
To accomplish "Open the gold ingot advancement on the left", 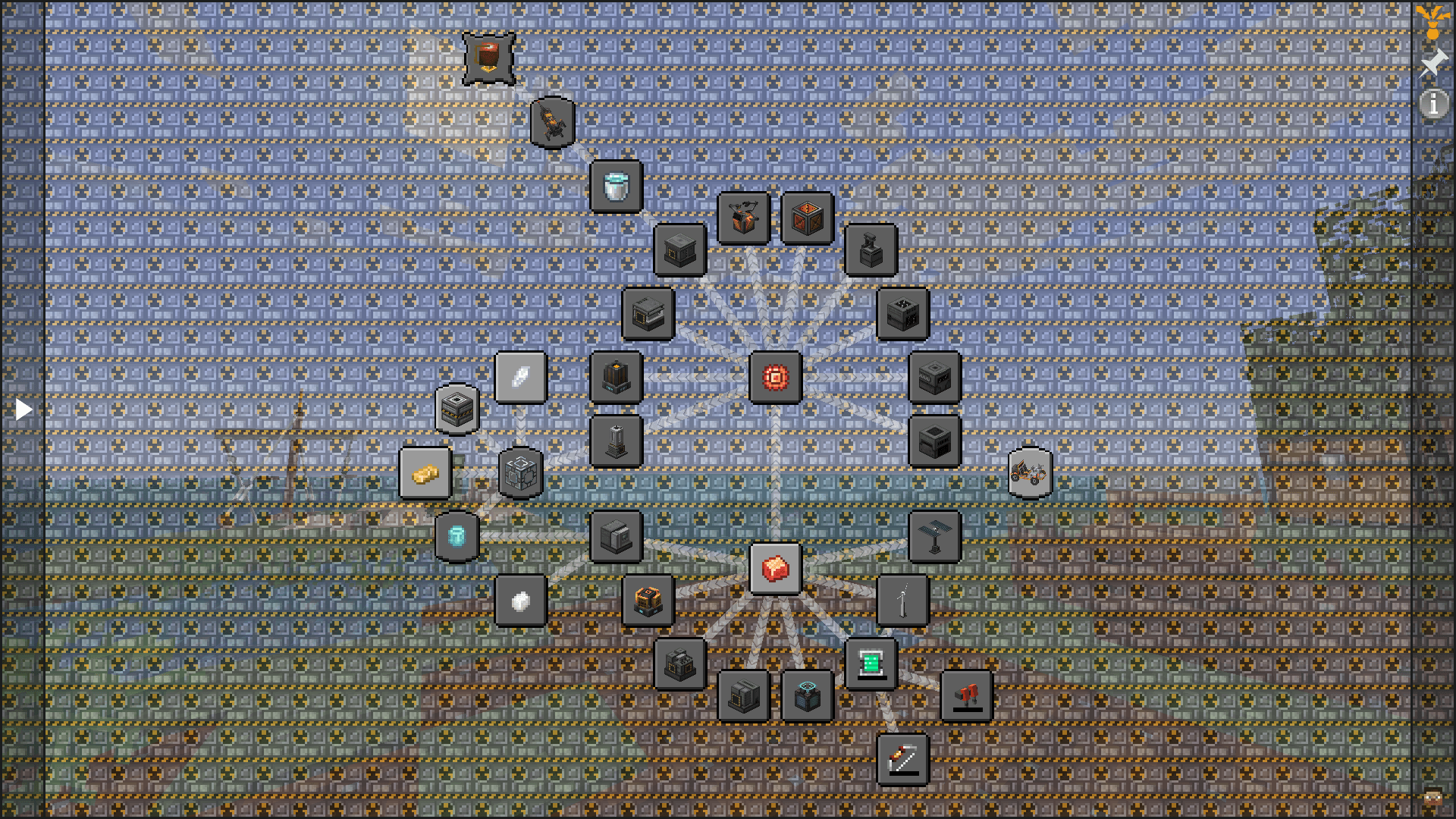I will click(424, 472).
